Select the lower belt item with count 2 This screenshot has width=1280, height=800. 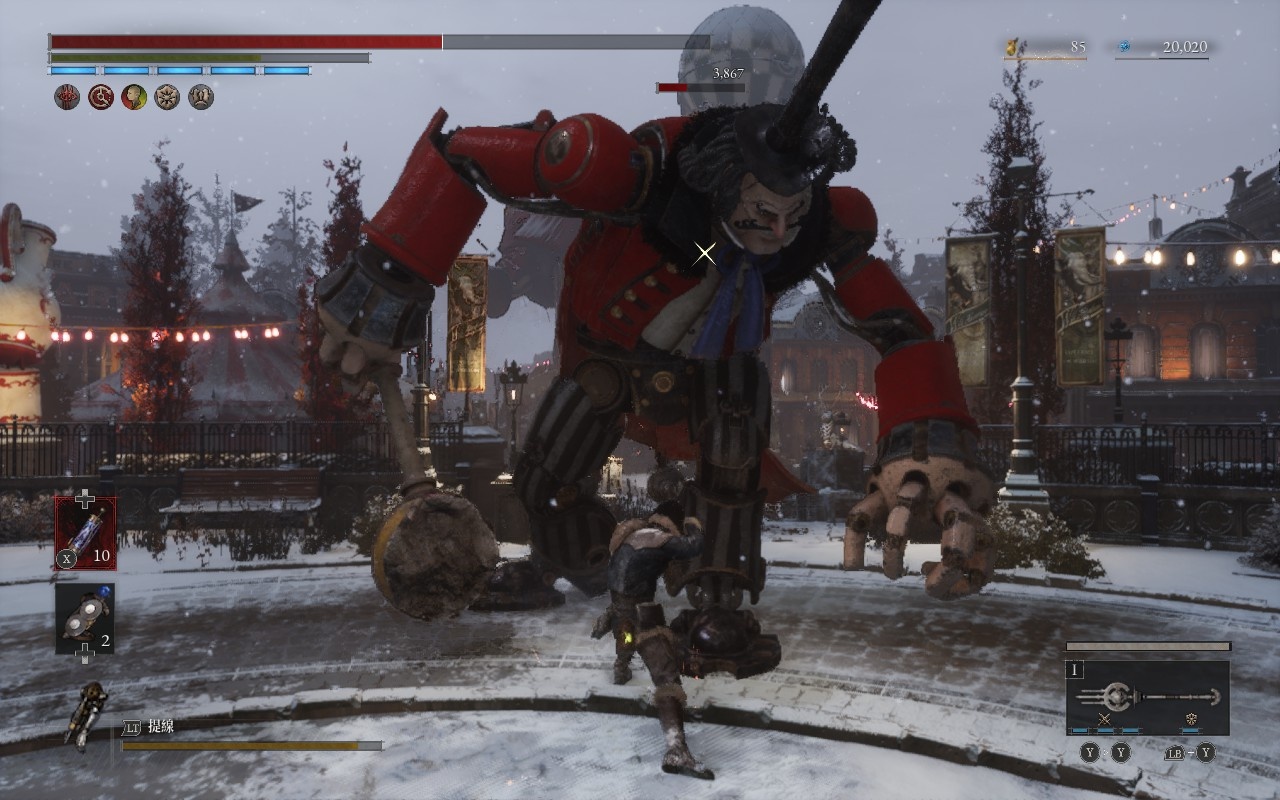click(85, 619)
